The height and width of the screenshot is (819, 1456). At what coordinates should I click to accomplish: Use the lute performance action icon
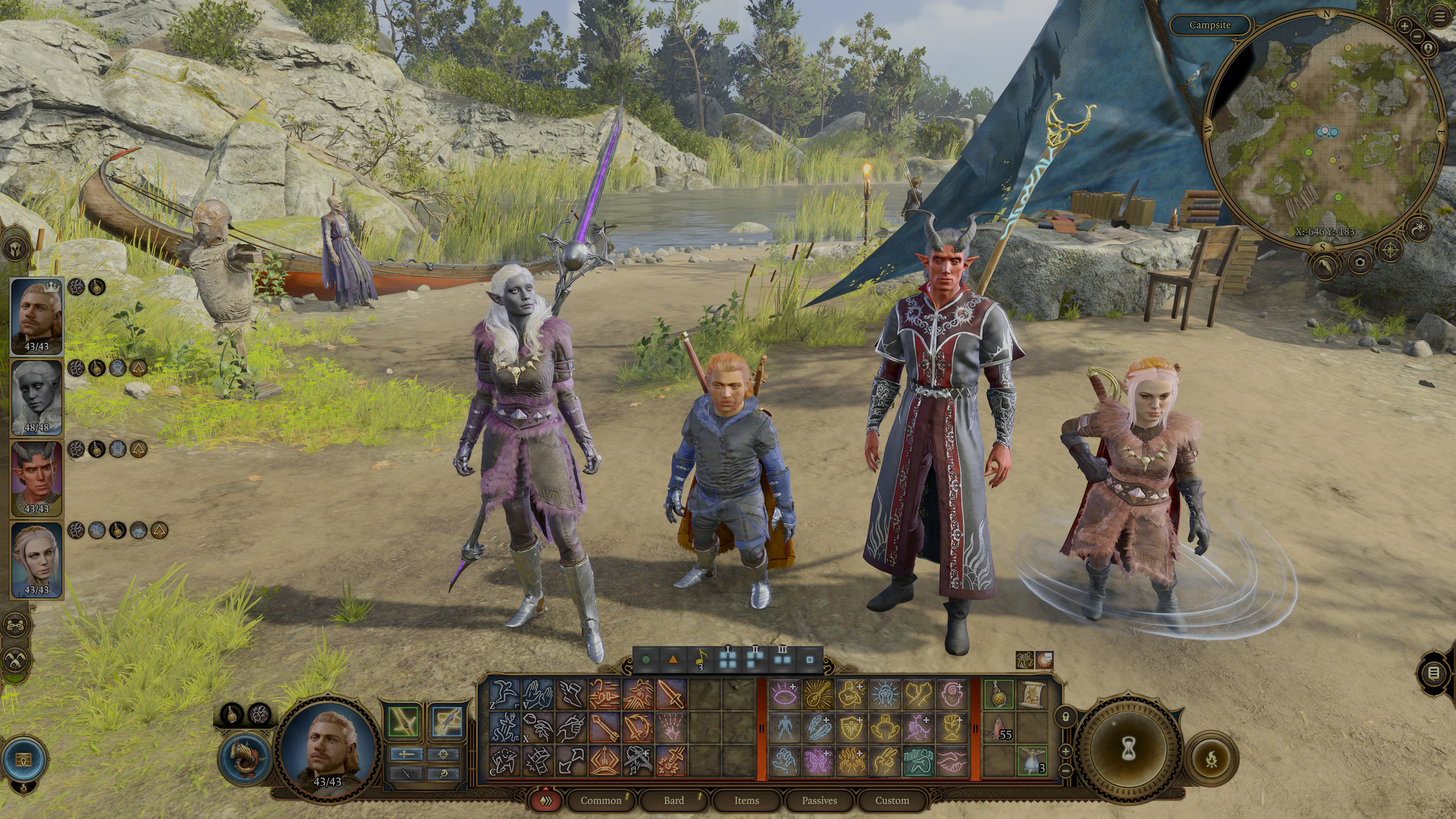tap(819, 694)
